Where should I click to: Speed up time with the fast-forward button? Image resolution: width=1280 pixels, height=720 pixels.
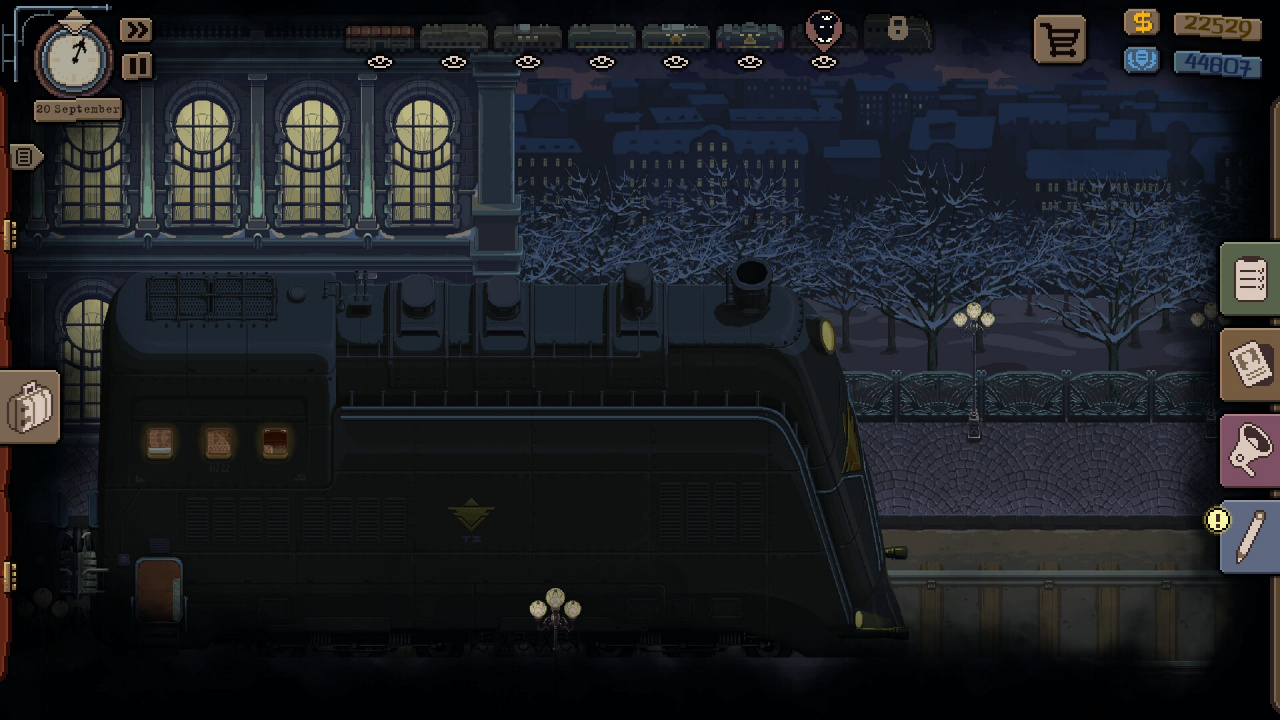(135, 29)
